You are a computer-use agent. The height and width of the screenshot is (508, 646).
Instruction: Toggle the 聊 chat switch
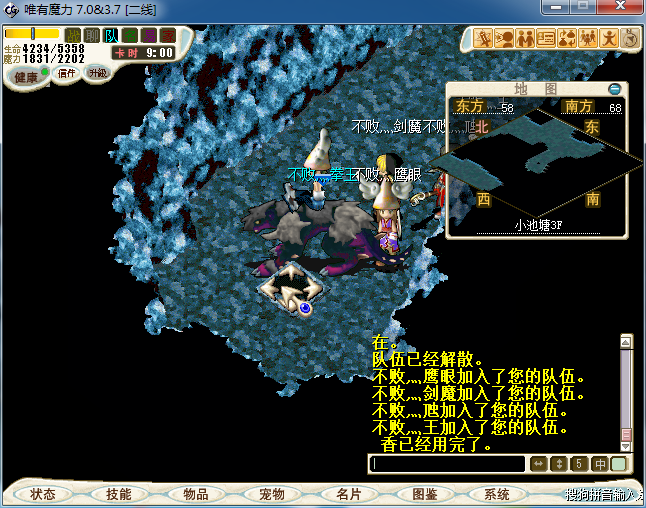[x=91, y=35]
